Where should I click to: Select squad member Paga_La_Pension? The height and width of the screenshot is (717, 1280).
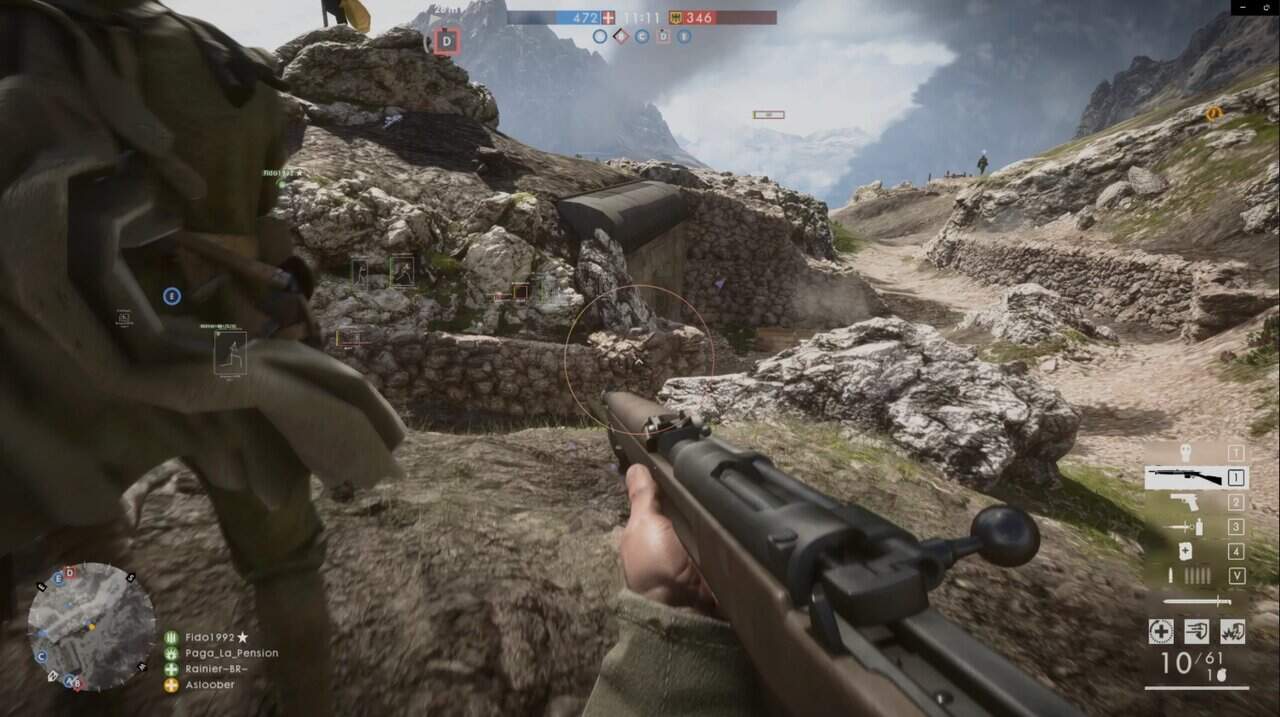(231, 653)
